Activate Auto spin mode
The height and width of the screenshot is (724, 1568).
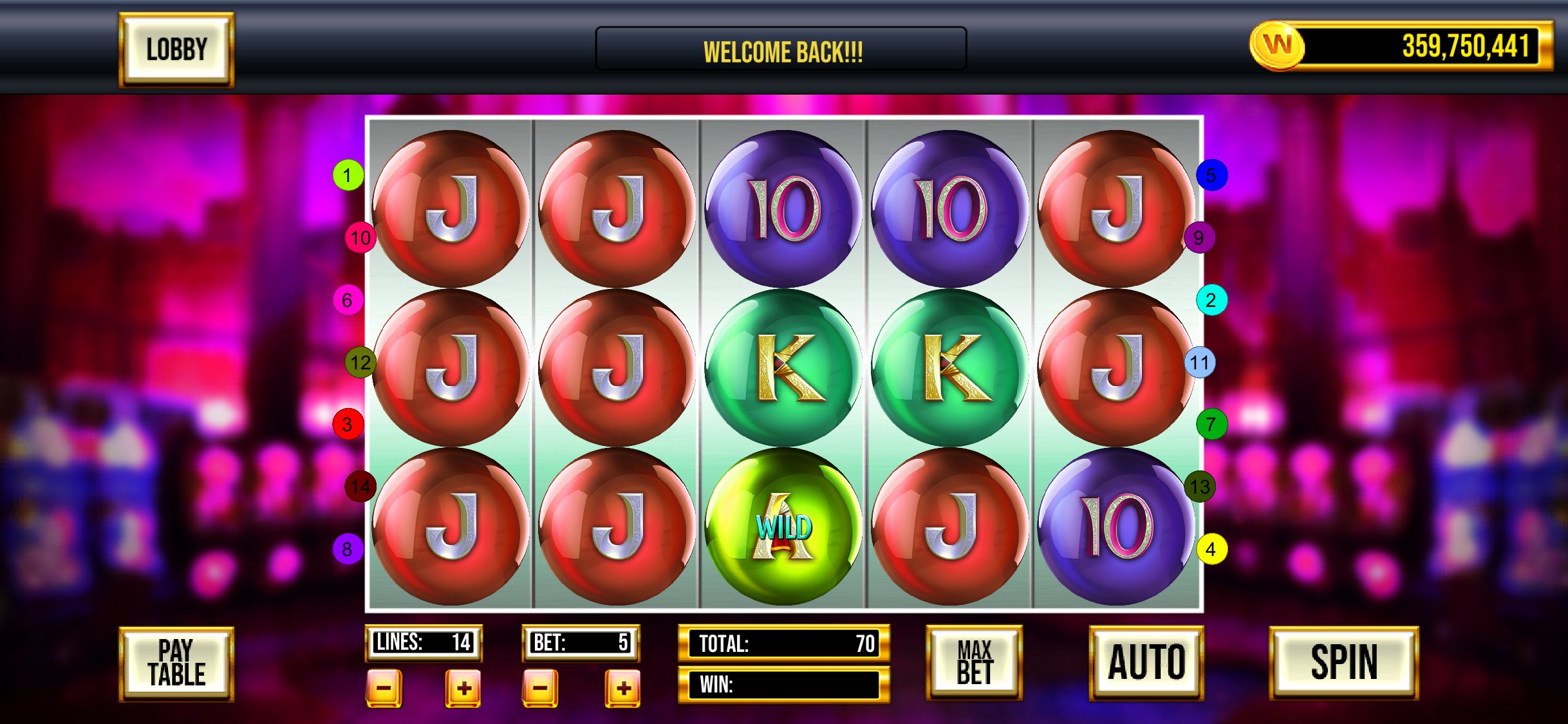tap(1146, 663)
